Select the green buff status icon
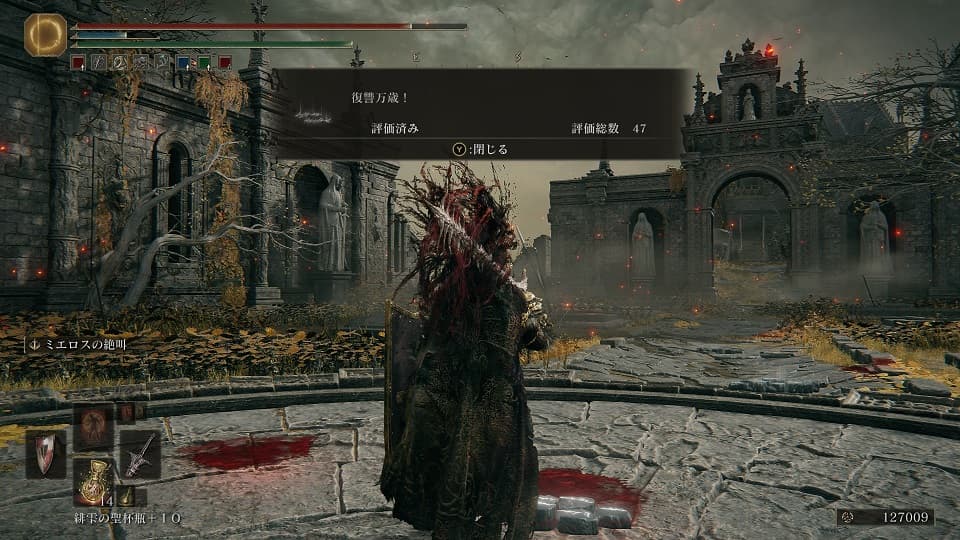Image resolution: width=960 pixels, height=540 pixels. (x=204, y=62)
